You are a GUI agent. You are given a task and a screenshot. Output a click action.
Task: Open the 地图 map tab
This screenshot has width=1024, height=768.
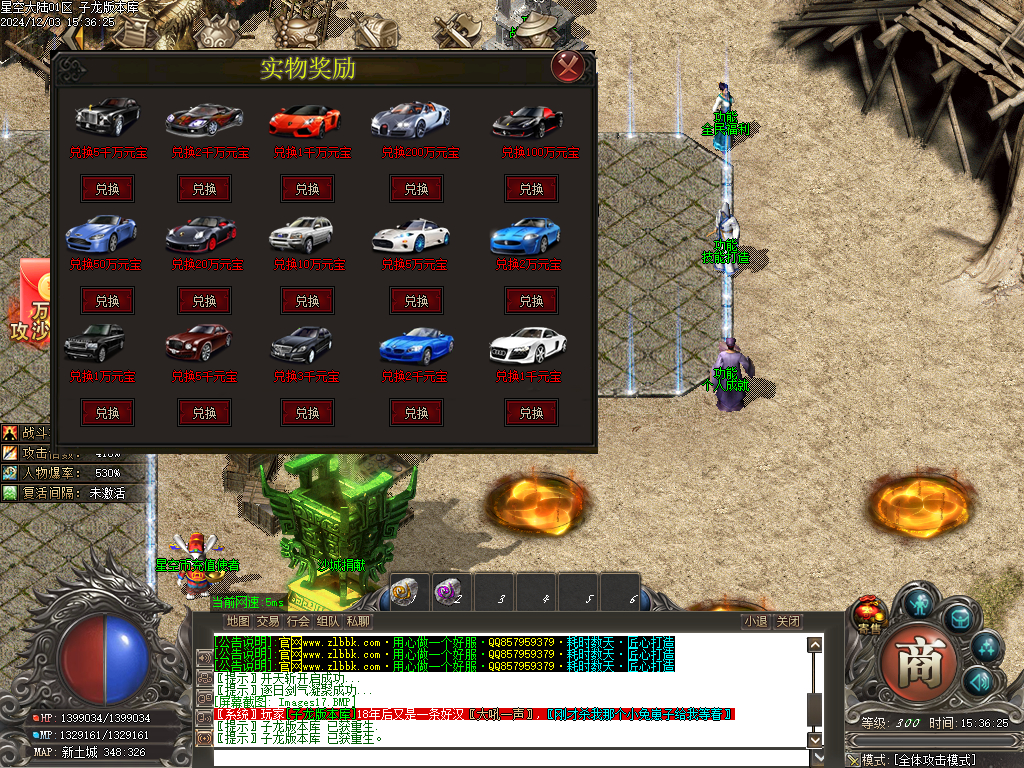click(238, 621)
